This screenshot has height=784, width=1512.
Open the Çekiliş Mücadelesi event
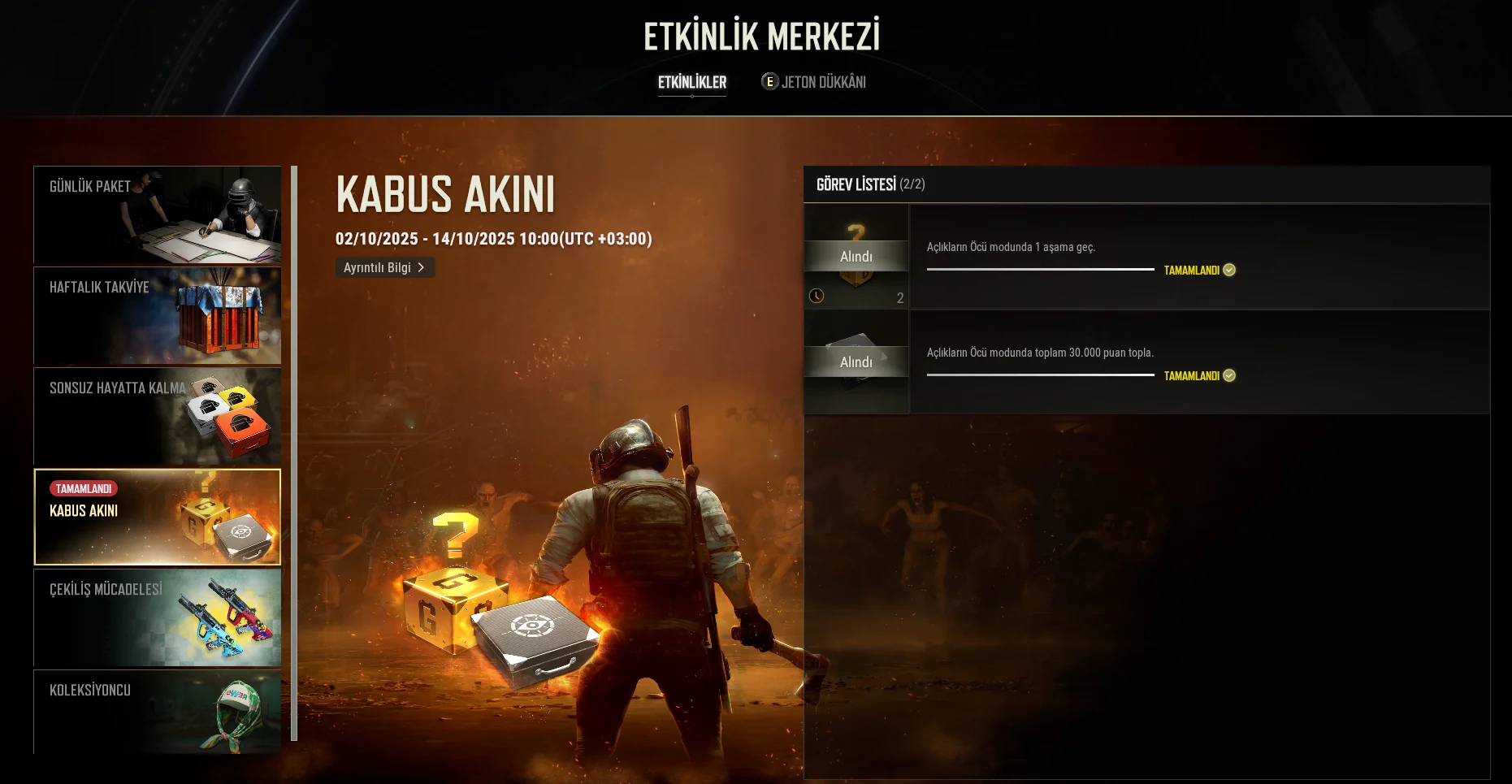(x=157, y=617)
